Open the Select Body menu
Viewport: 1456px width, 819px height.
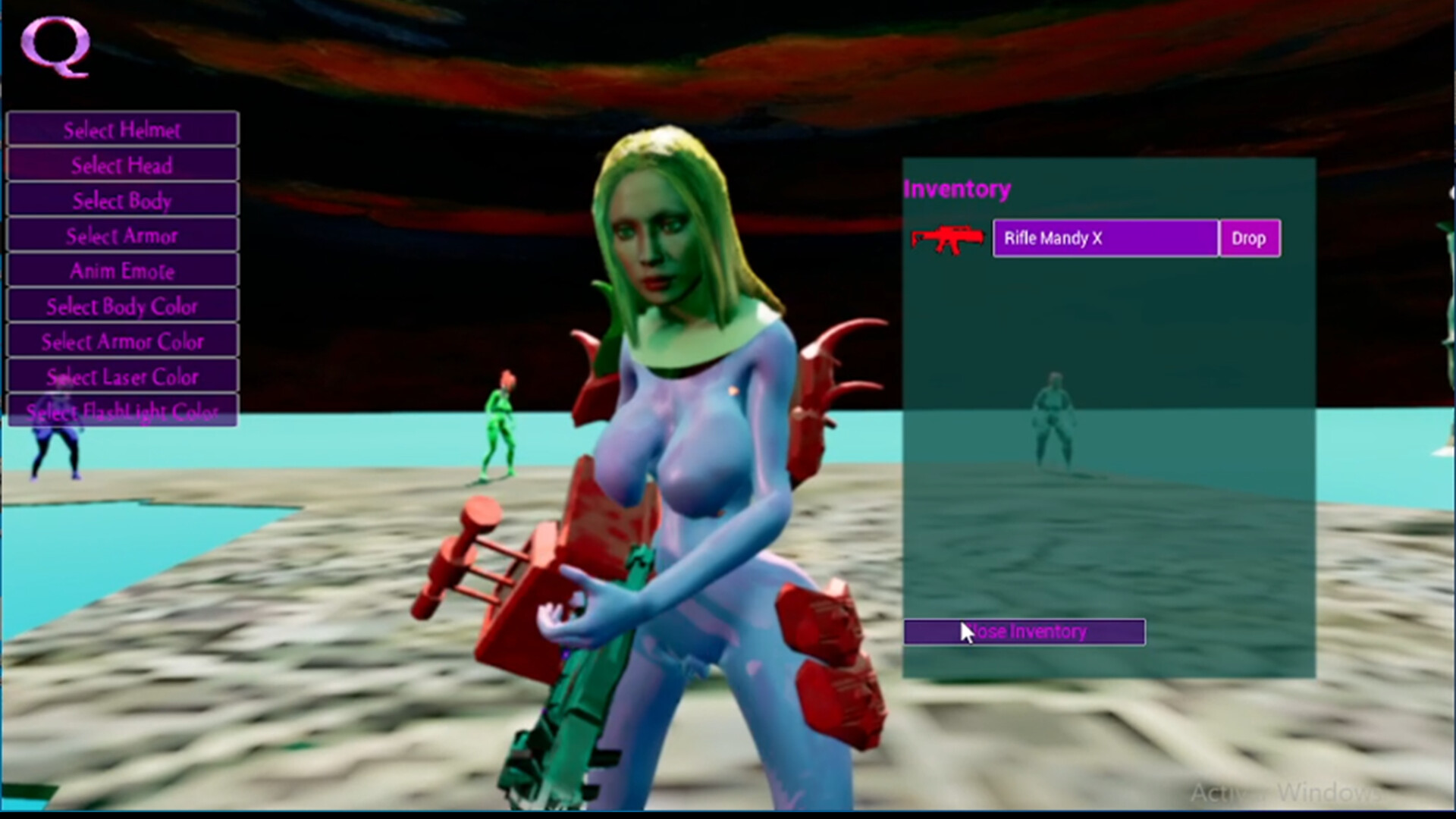[x=121, y=200]
